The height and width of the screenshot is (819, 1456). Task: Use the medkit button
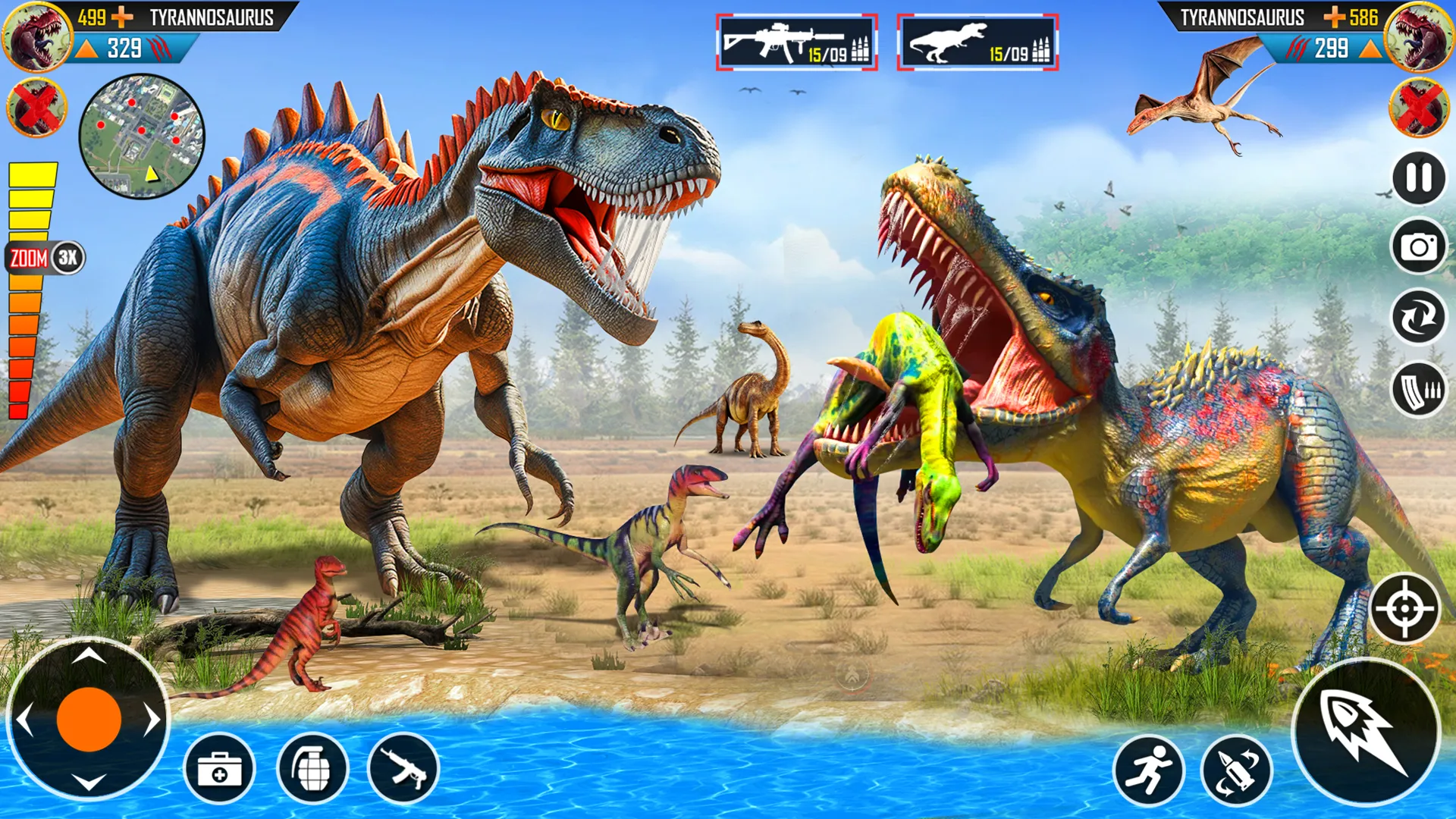tap(219, 770)
